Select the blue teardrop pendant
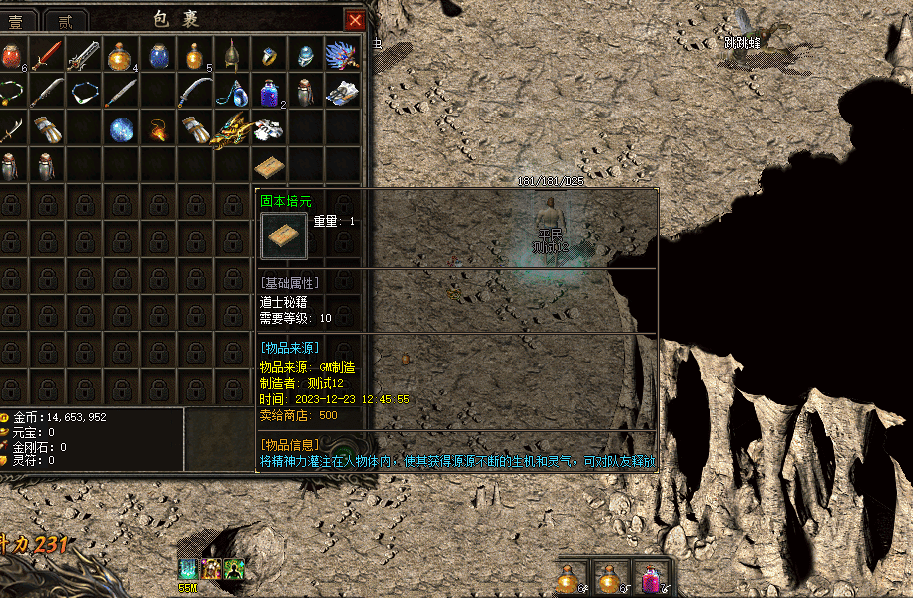The height and width of the screenshot is (598, 913). pyautogui.click(x=232, y=93)
